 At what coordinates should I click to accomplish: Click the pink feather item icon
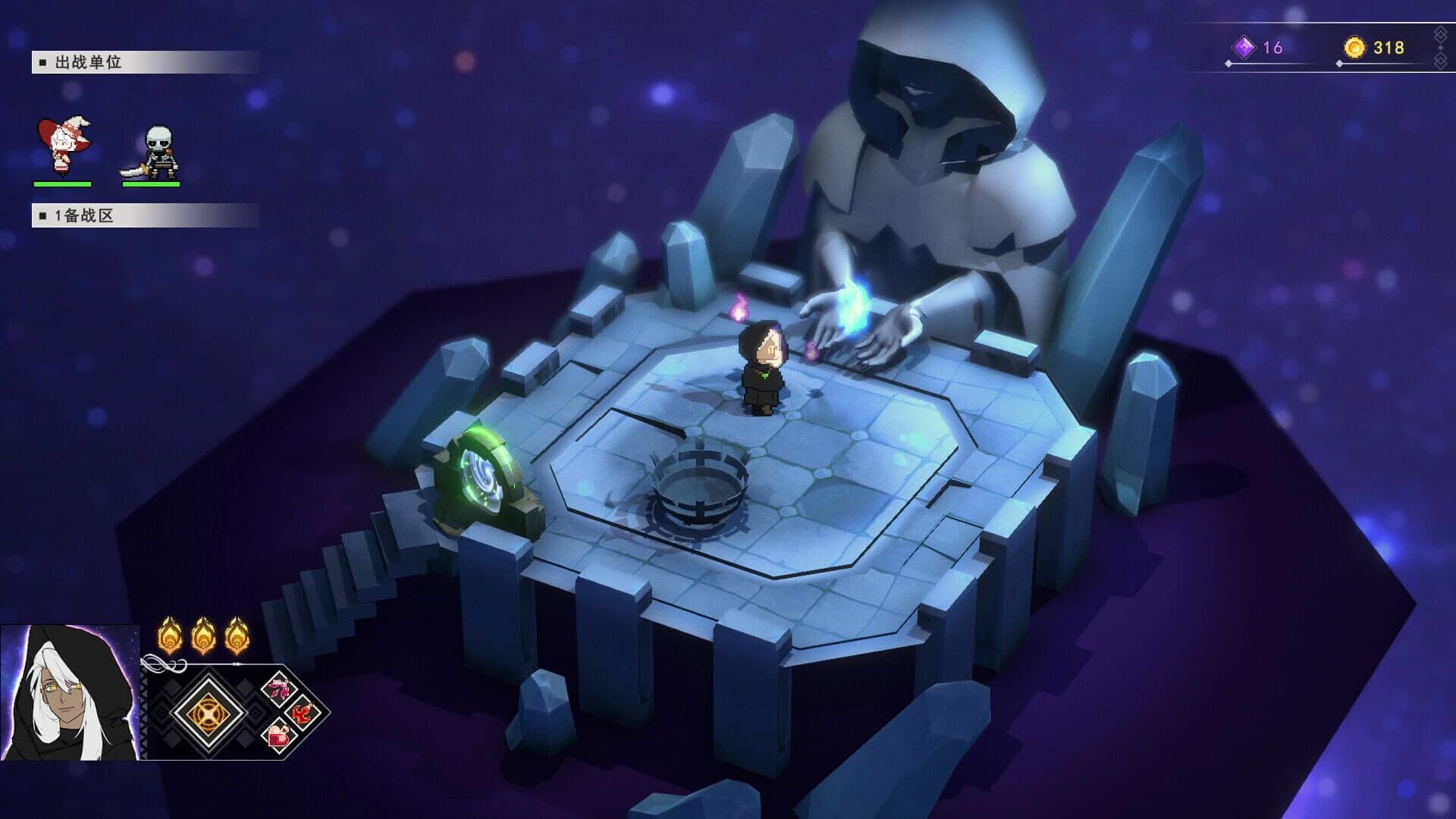pos(281,687)
